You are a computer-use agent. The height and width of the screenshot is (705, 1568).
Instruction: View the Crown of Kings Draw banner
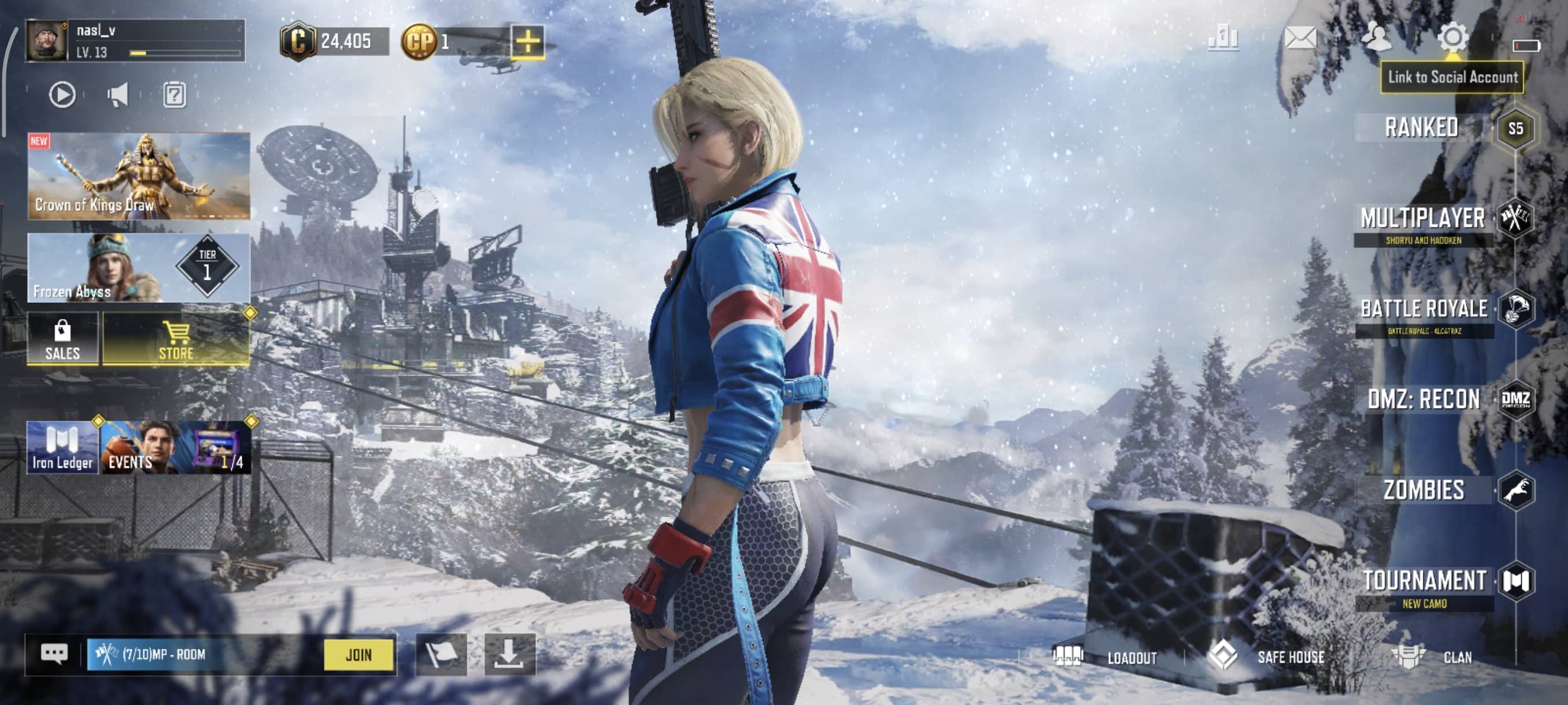139,176
